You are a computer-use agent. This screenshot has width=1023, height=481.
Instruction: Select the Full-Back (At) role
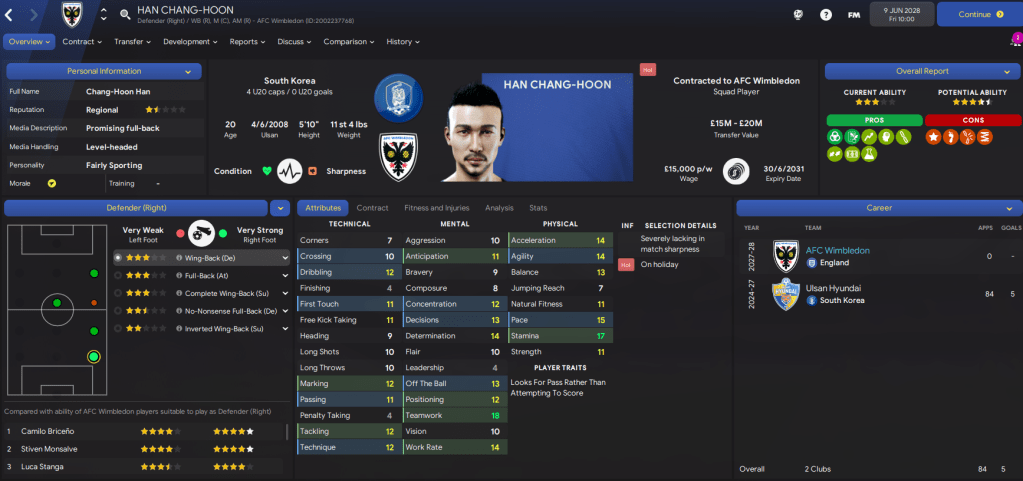[207, 275]
